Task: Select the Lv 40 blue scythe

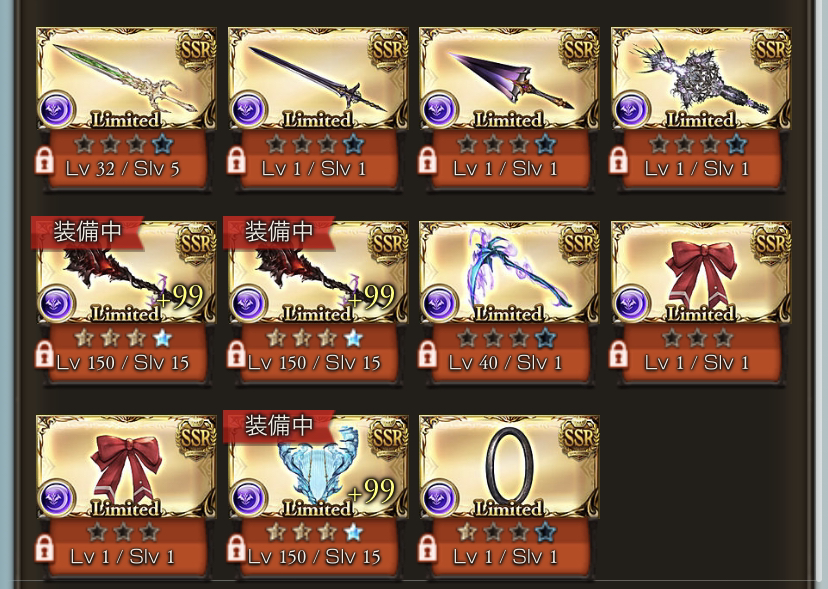Action: [x=509, y=274]
